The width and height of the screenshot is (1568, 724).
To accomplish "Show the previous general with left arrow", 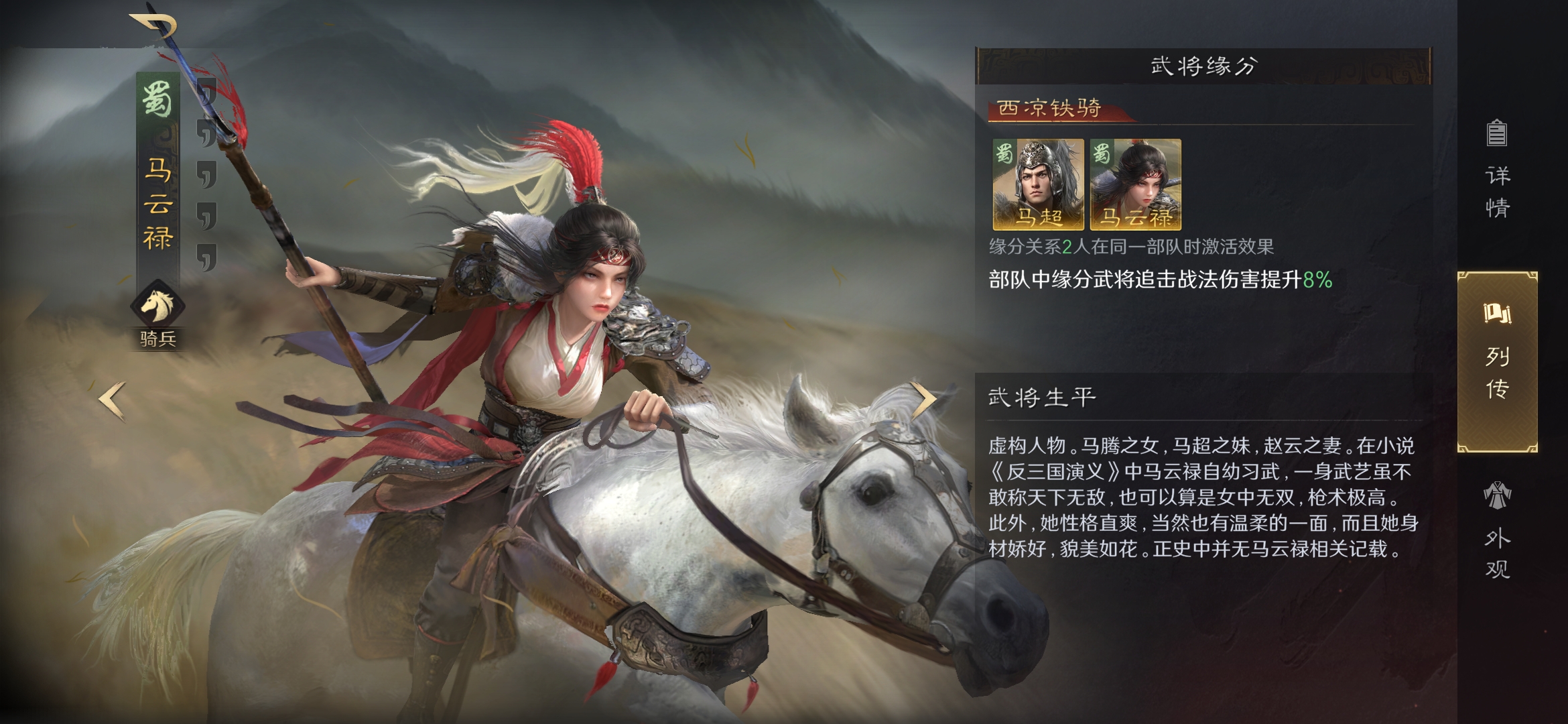I will point(112,400).
